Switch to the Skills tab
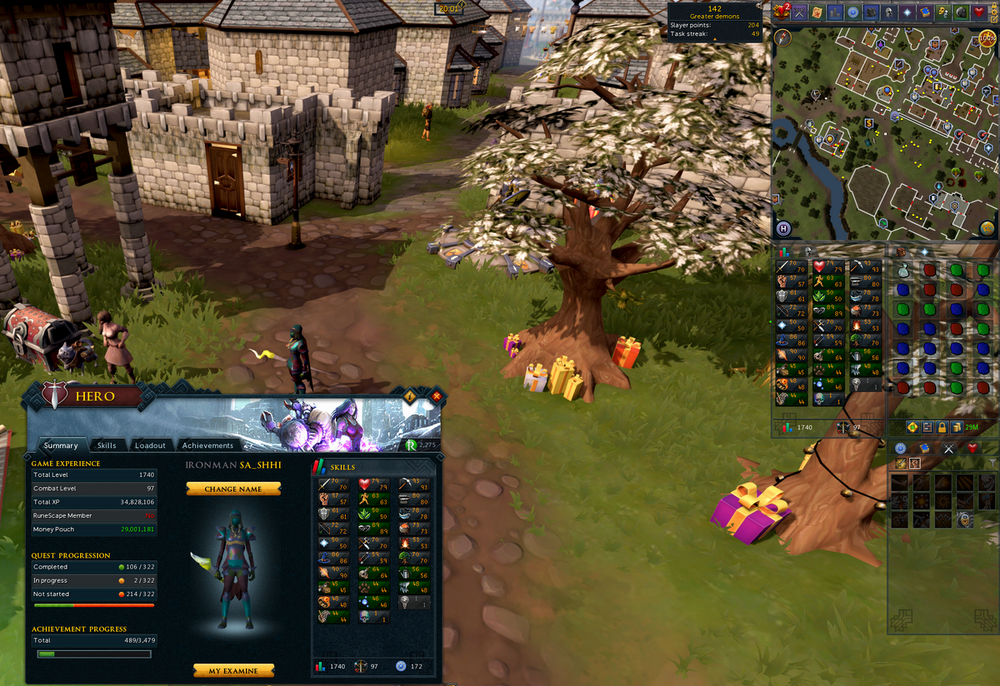Viewport: 1000px width, 686px height. click(x=106, y=445)
